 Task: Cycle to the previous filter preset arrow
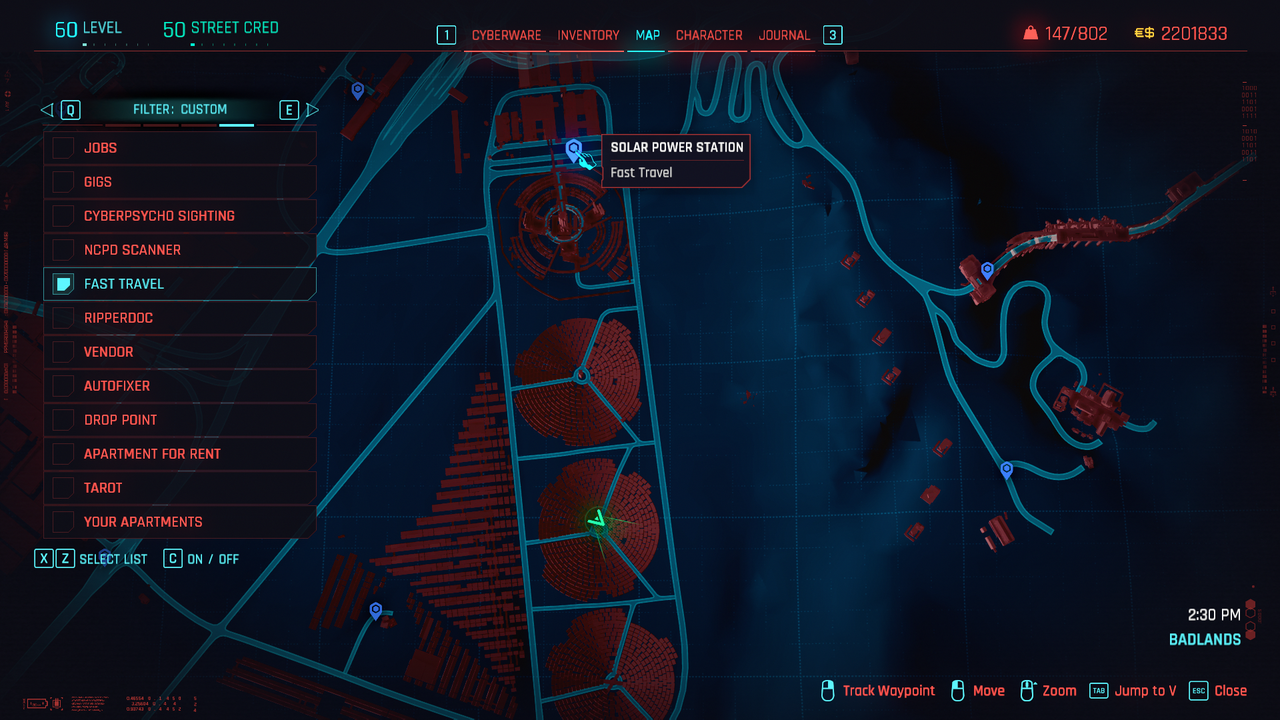[x=47, y=110]
